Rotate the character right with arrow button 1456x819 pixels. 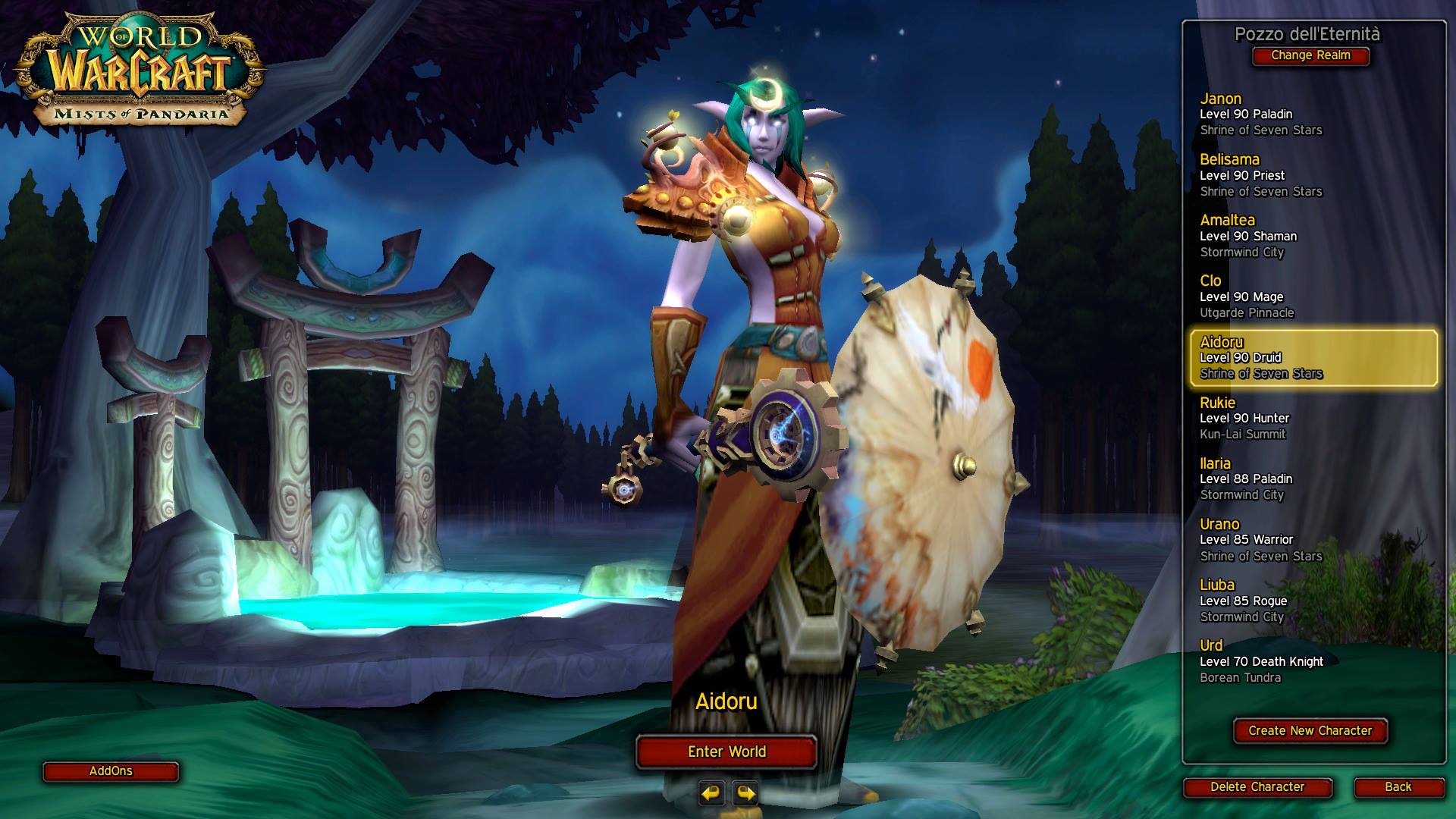point(745,793)
